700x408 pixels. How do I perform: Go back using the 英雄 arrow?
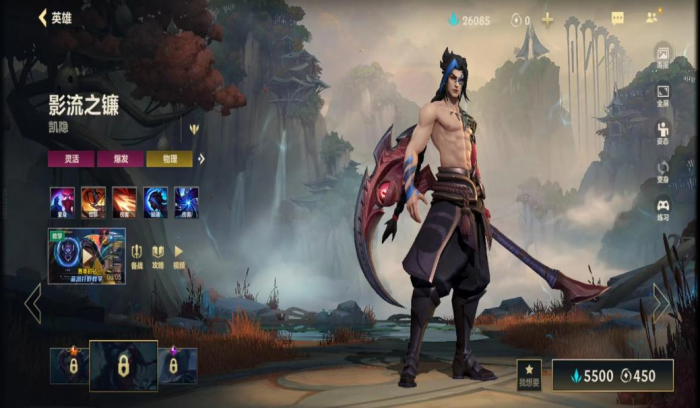pos(43,18)
